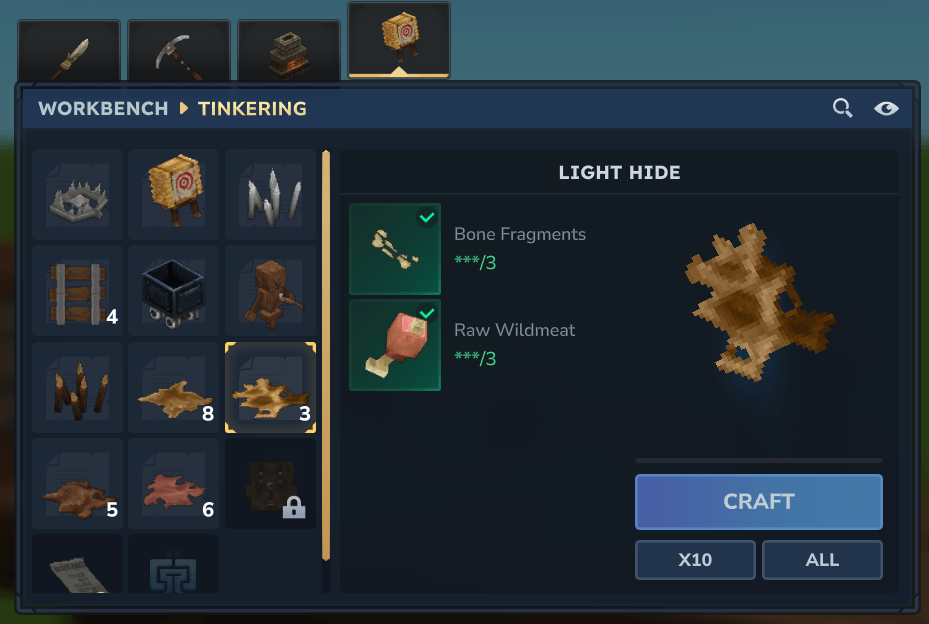Screen dimensions: 929x624
Task: Click the Bone Fragments ingredient slot
Action: coord(395,249)
